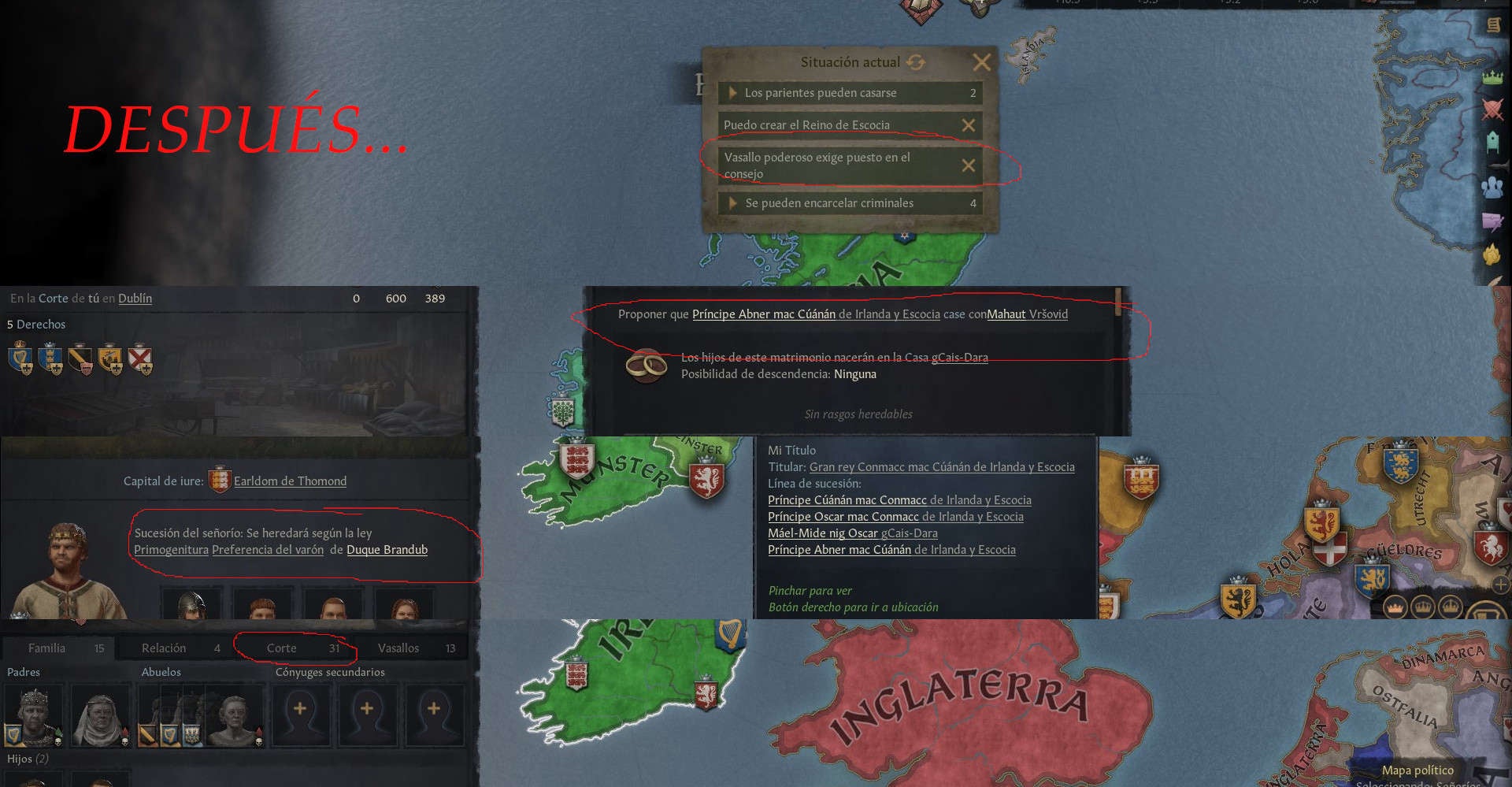Refresh the Situación actual list
Image resolution: width=1512 pixels, height=787 pixels.
click(x=915, y=62)
